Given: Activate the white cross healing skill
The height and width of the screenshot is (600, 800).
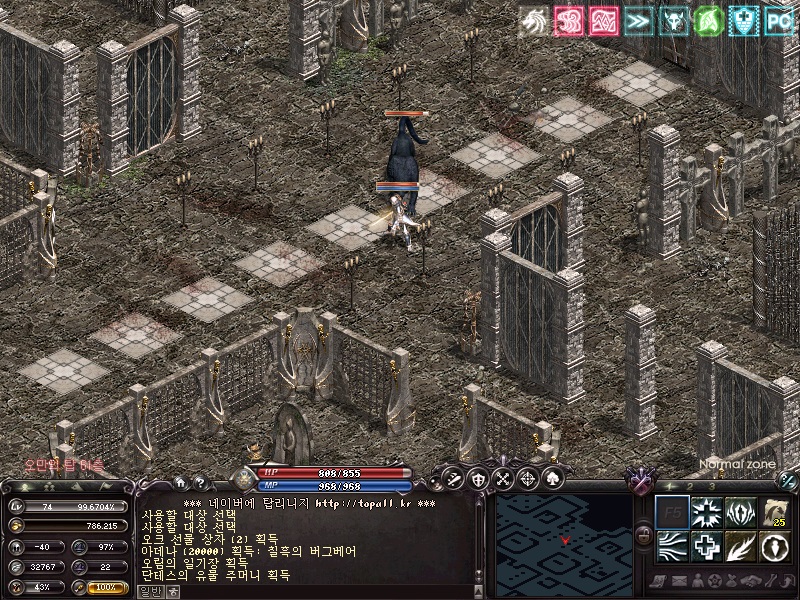Looking at the screenshot, I should point(707,547).
